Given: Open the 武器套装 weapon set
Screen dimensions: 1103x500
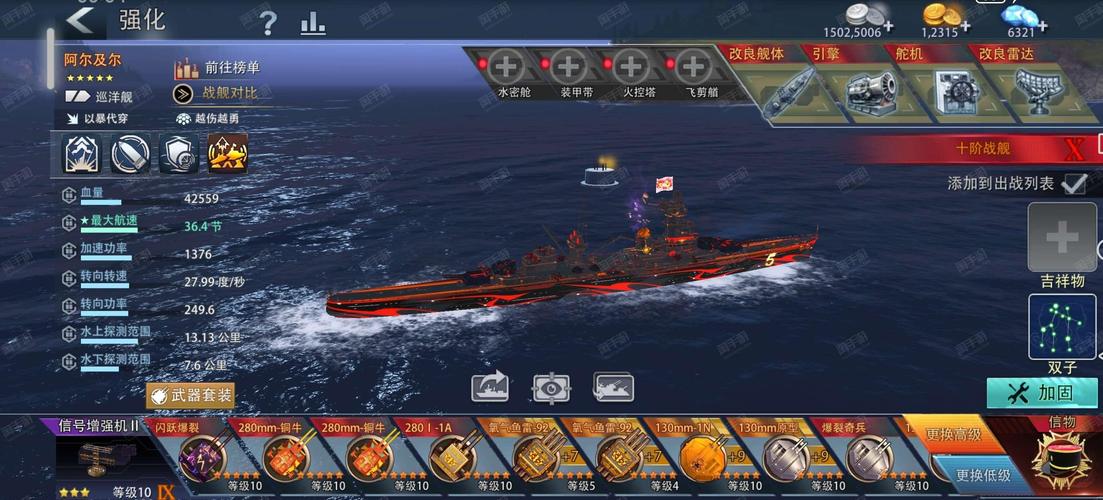Looking at the screenshot, I should (x=191, y=395).
